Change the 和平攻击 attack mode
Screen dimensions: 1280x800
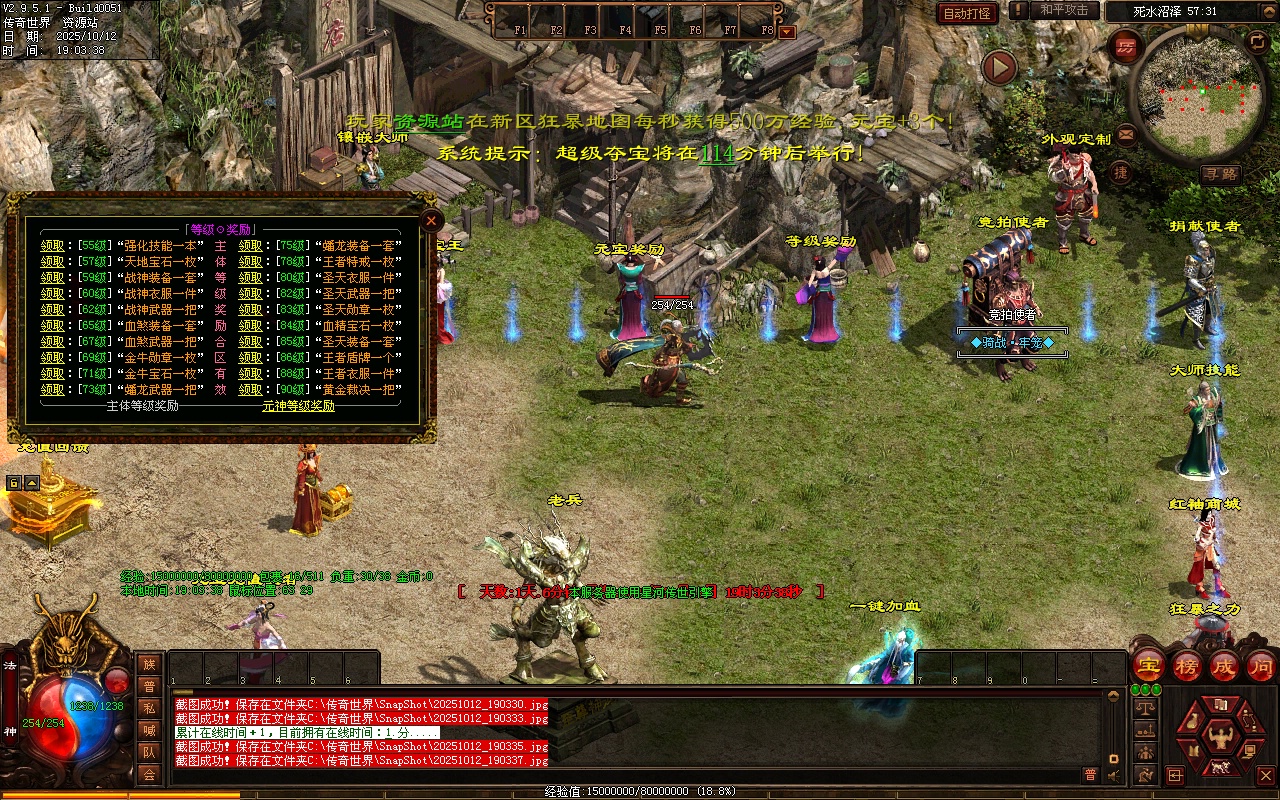coord(1064,11)
